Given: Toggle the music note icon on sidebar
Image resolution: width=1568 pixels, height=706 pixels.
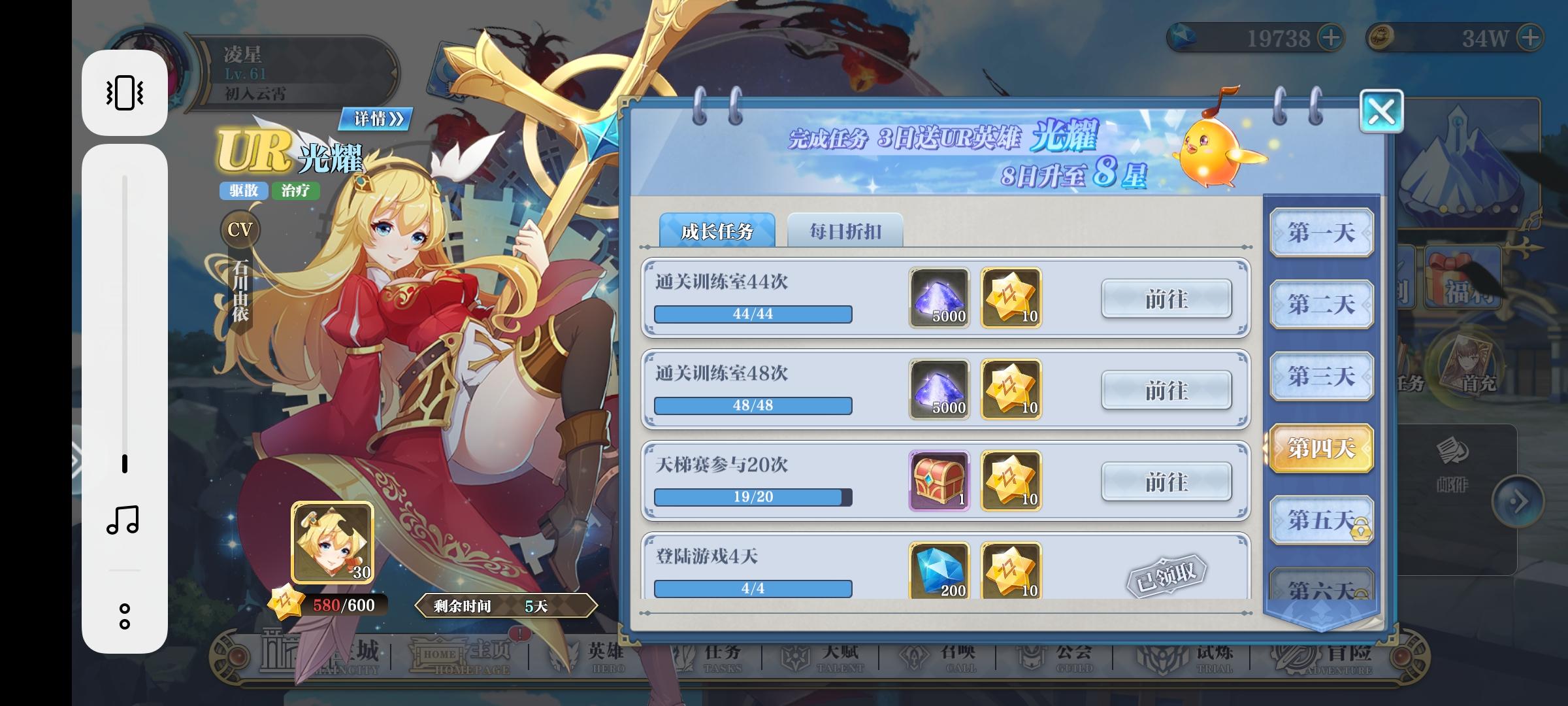Looking at the screenshot, I should [124, 516].
